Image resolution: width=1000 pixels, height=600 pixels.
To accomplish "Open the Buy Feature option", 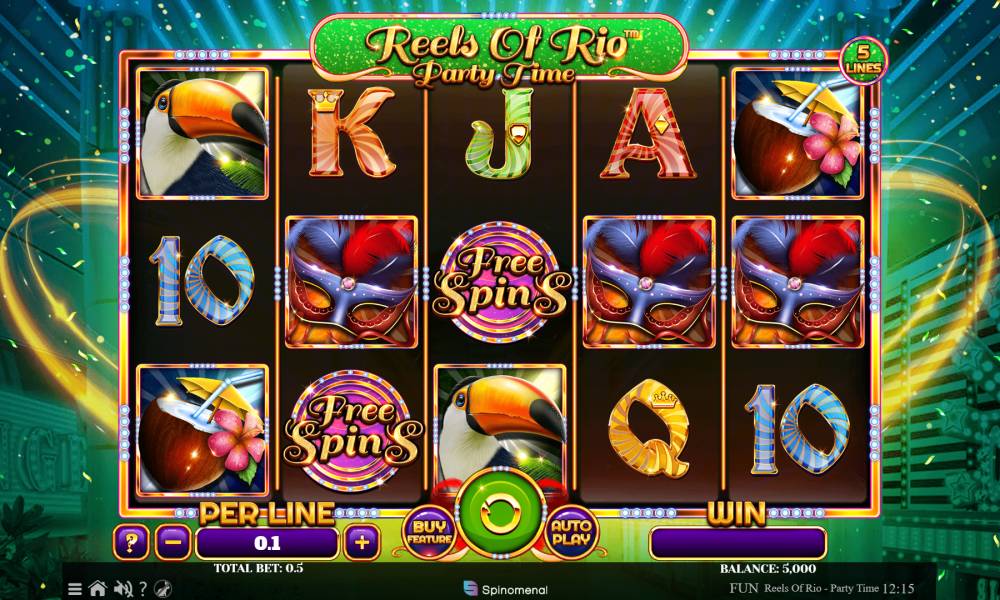I will click(426, 531).
